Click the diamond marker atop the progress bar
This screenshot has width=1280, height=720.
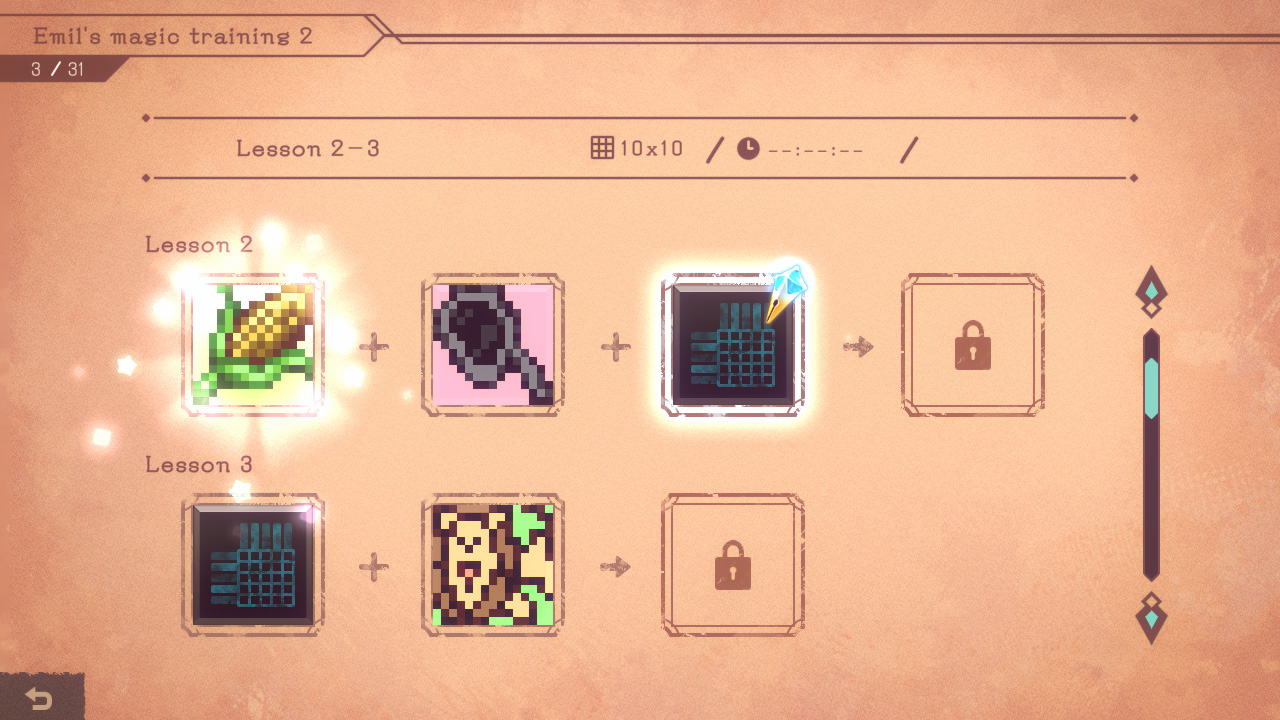click(x=1152, y=288)
